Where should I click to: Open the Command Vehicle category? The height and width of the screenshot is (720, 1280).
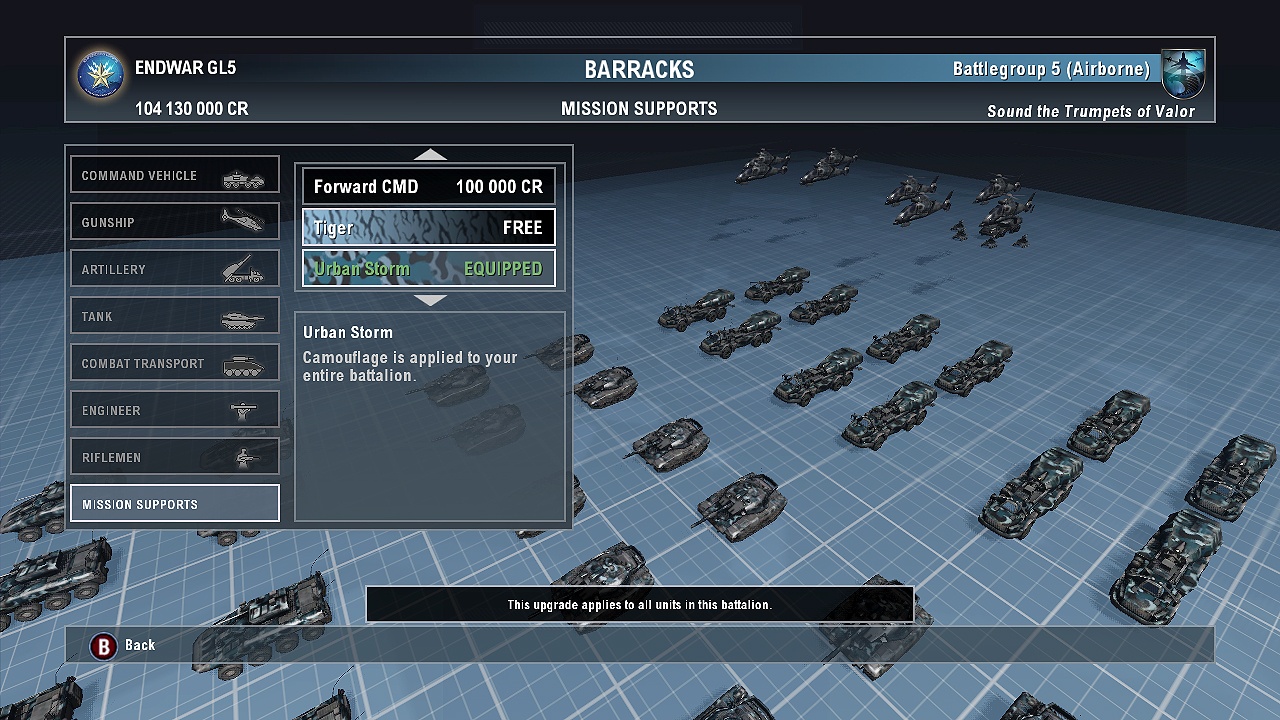[x=175, y=175]
